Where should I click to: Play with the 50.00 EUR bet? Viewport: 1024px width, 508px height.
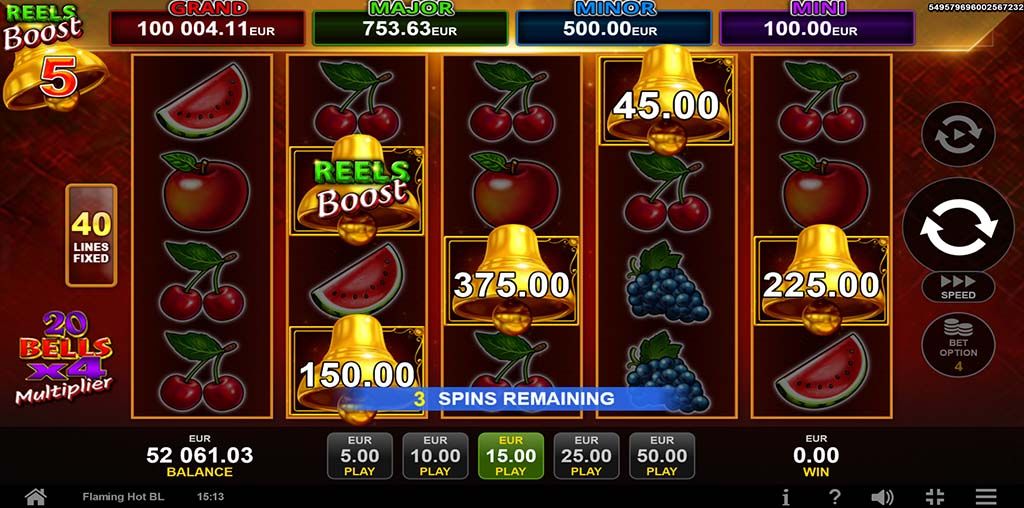click(661, 455)
